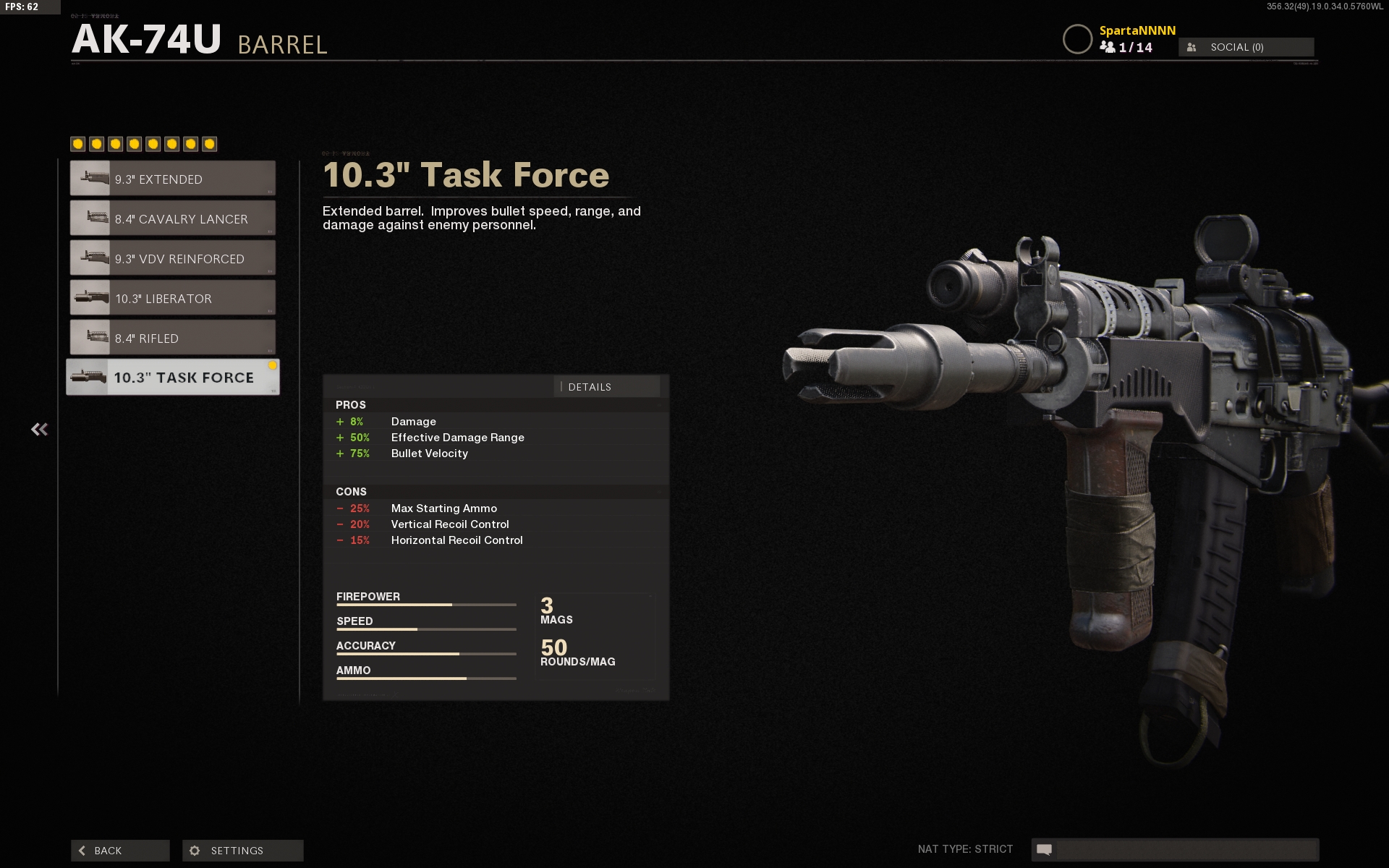
Task: Go back with the Back button
Action: tap(120, 851)
